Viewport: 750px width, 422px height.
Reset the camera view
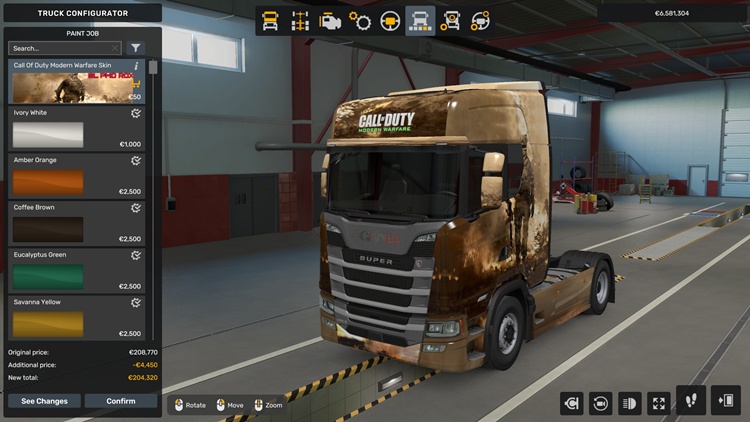(x=601, y=403)
